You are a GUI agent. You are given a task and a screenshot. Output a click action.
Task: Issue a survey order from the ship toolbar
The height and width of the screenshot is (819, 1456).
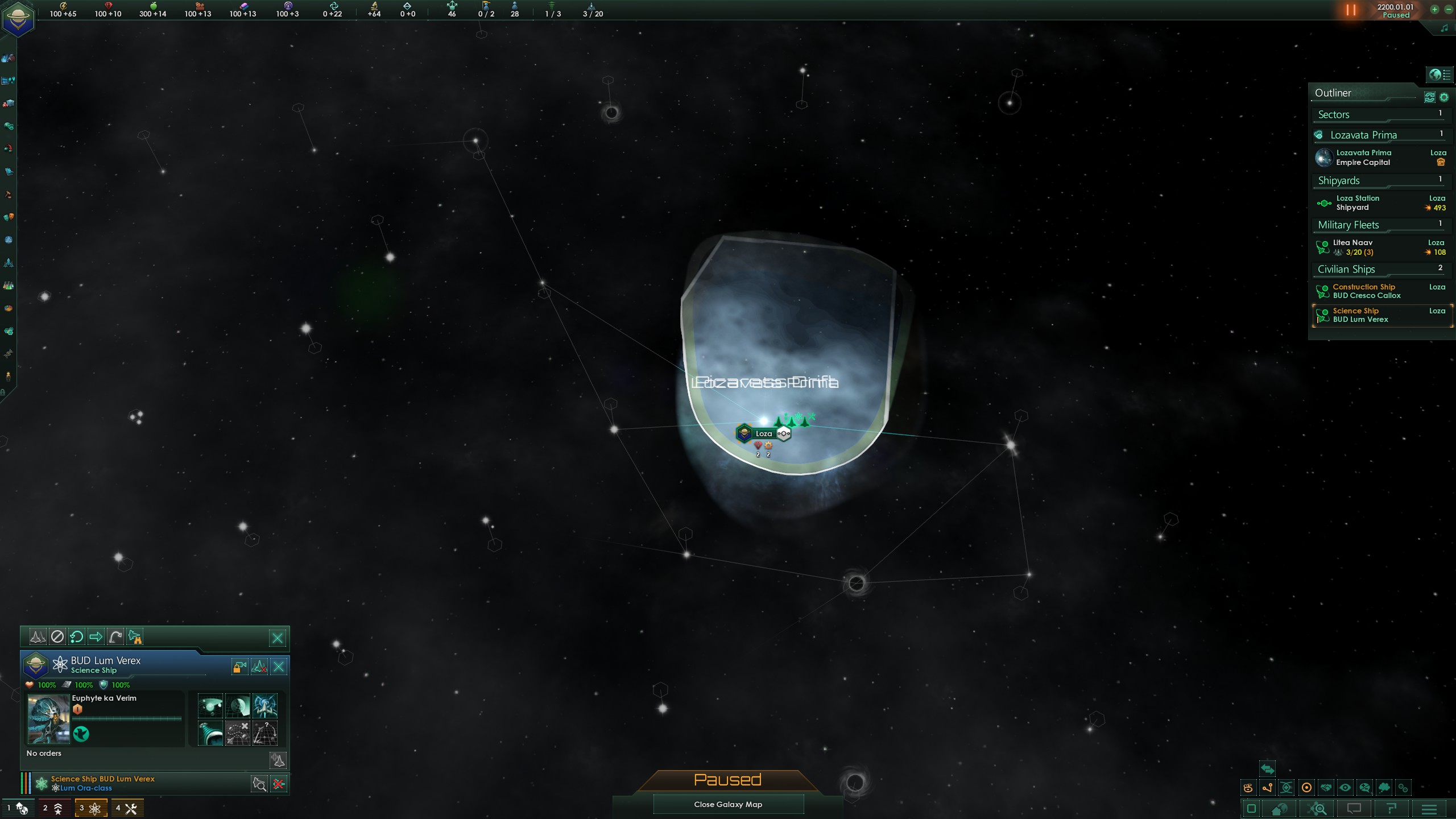pyautogui.click(x=135, y=637)
